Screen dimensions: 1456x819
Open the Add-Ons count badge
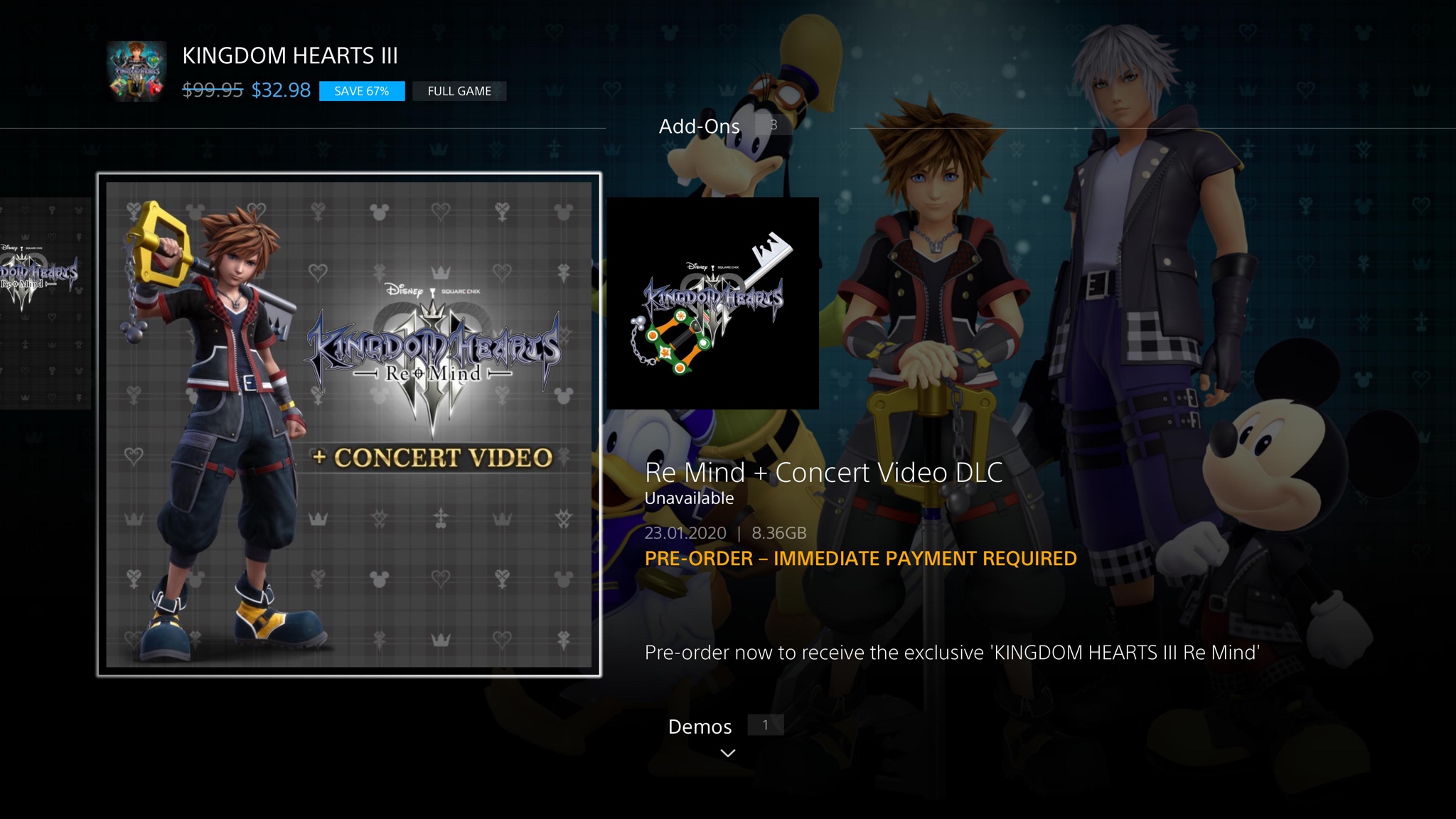(x=772, y=124)
